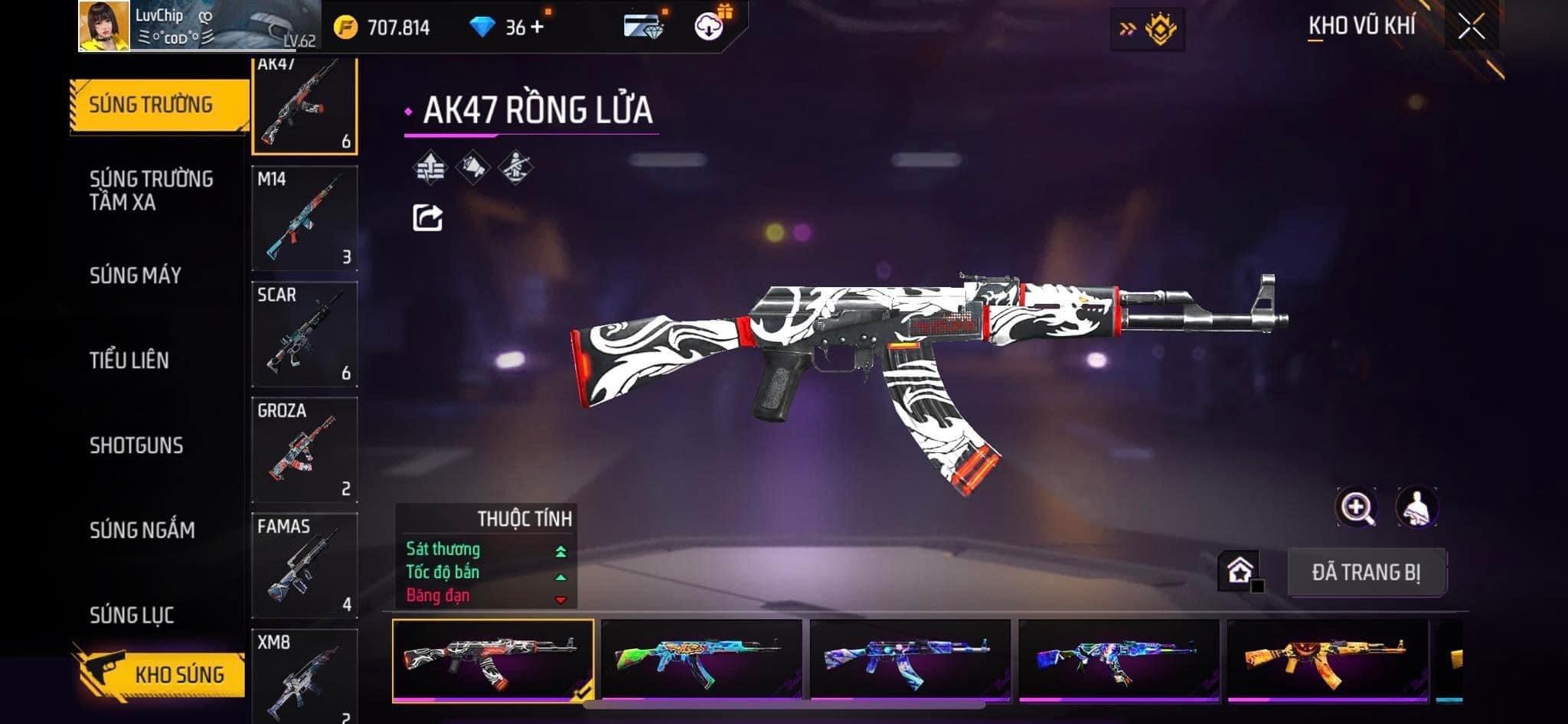Open the Kho Súng button
Image resolution: width=1568 pixels, height=724 pixels.
tap(159, 673)
